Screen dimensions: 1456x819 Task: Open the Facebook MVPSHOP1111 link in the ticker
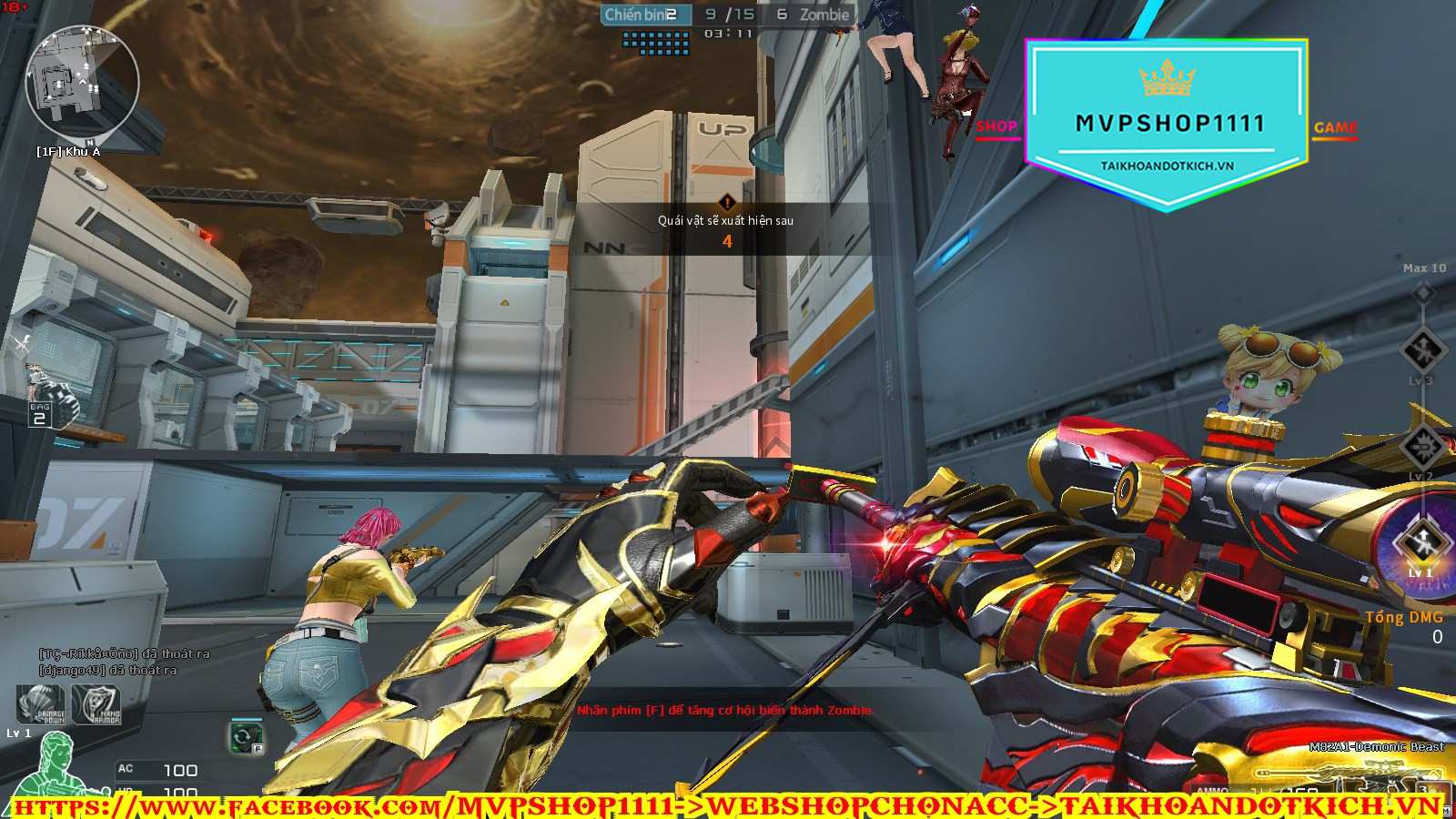click(x=346, y=806)
